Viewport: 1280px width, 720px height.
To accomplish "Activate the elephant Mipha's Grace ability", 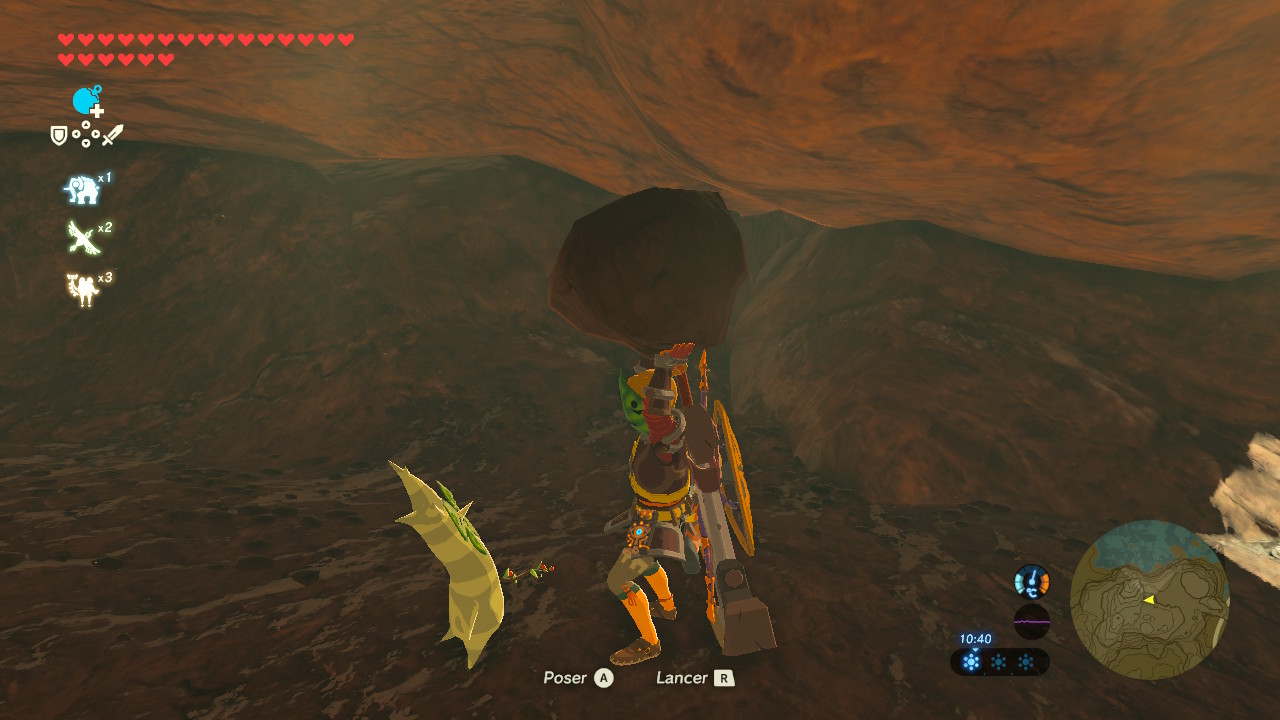I will click(x=83, y=188).
